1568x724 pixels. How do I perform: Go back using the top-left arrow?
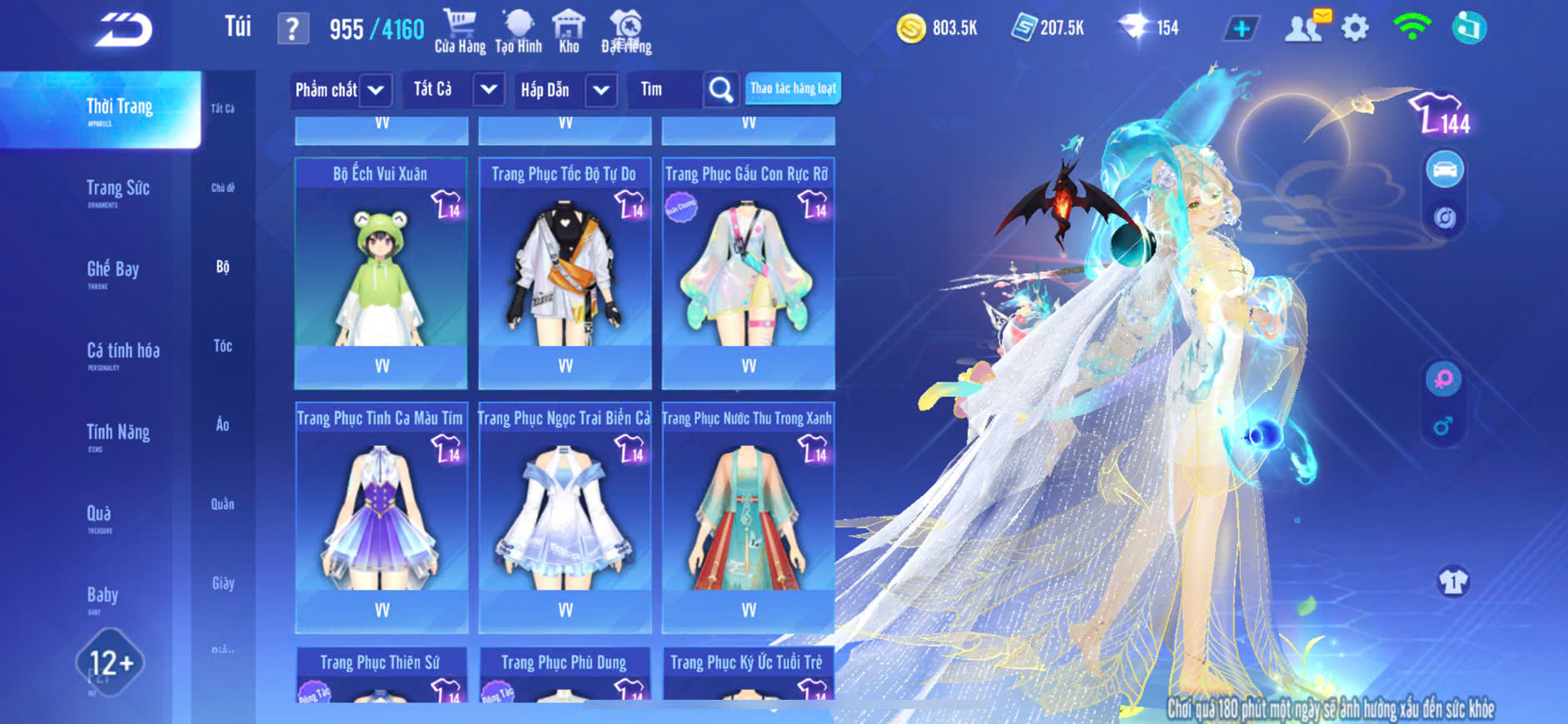pos(123,30)
